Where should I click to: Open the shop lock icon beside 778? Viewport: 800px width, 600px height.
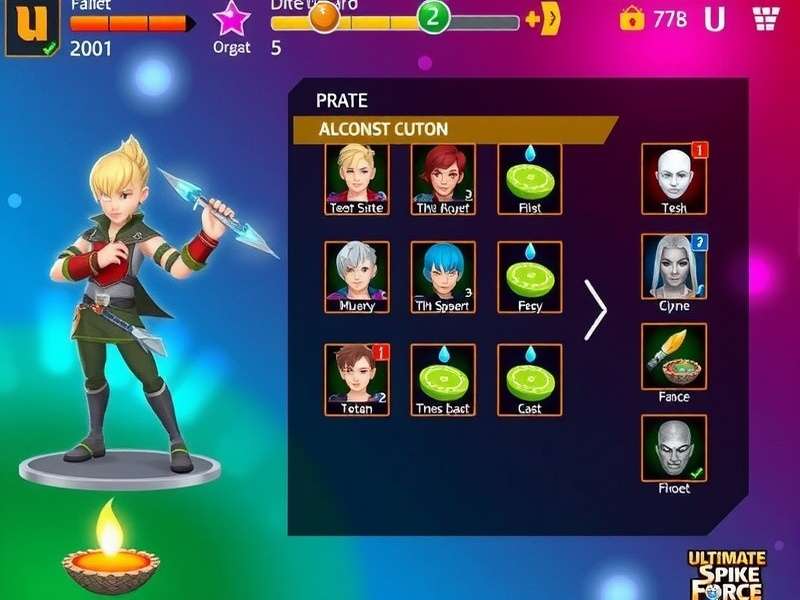(x=632, y=18)
